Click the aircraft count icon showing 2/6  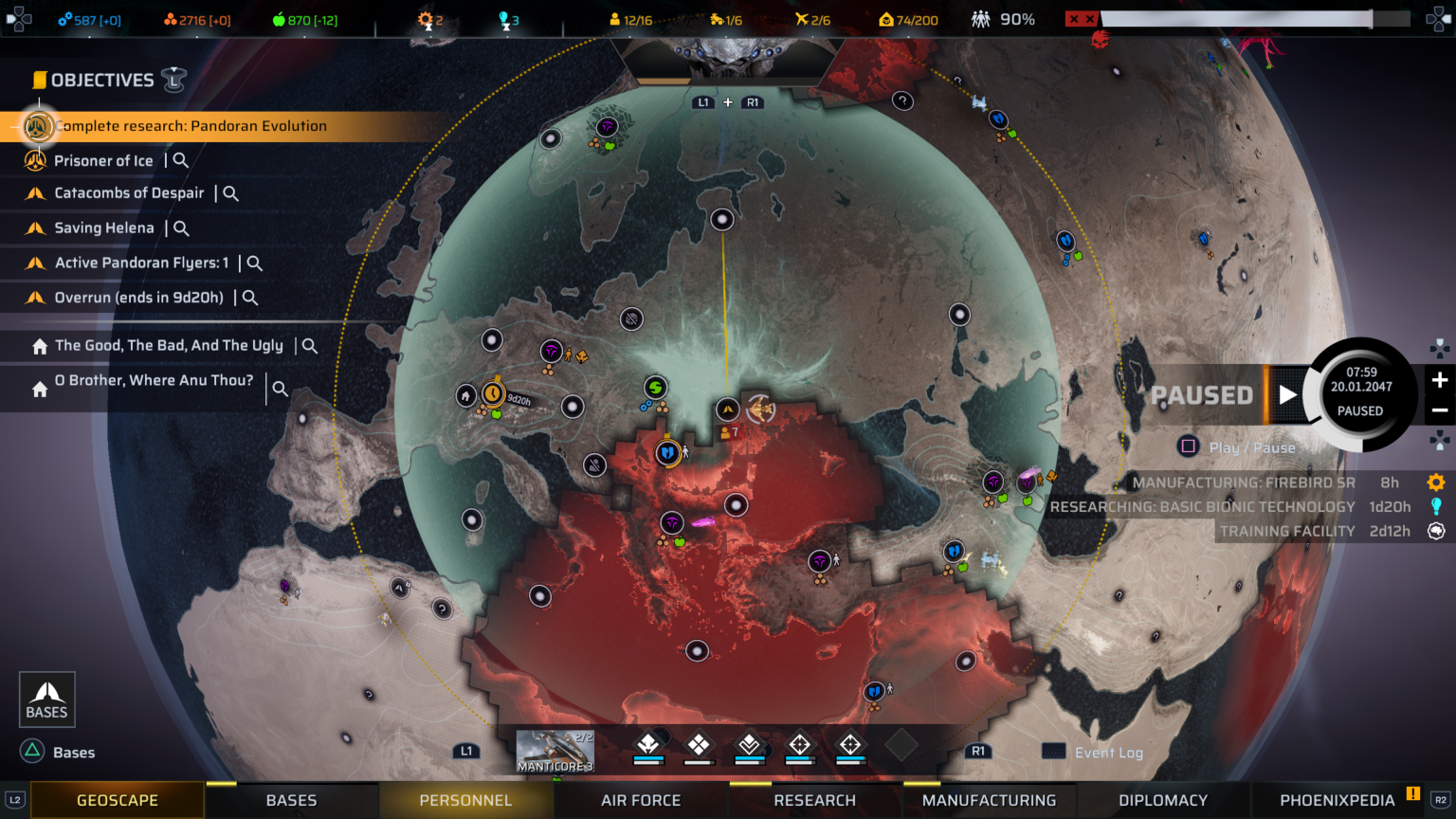801,18
